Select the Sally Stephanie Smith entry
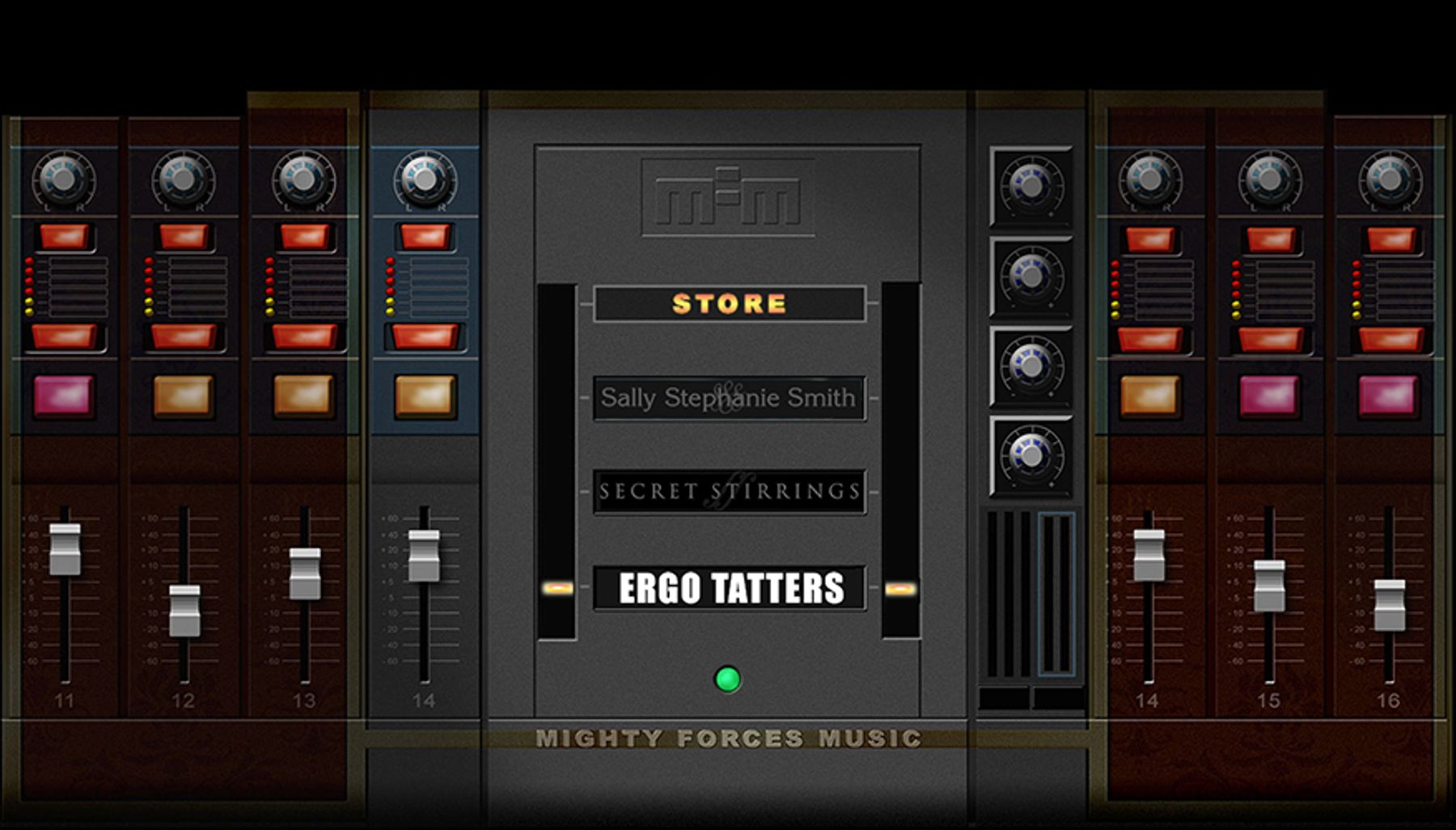This screenshot has height=830, width=1456. [x=729, y=398]
